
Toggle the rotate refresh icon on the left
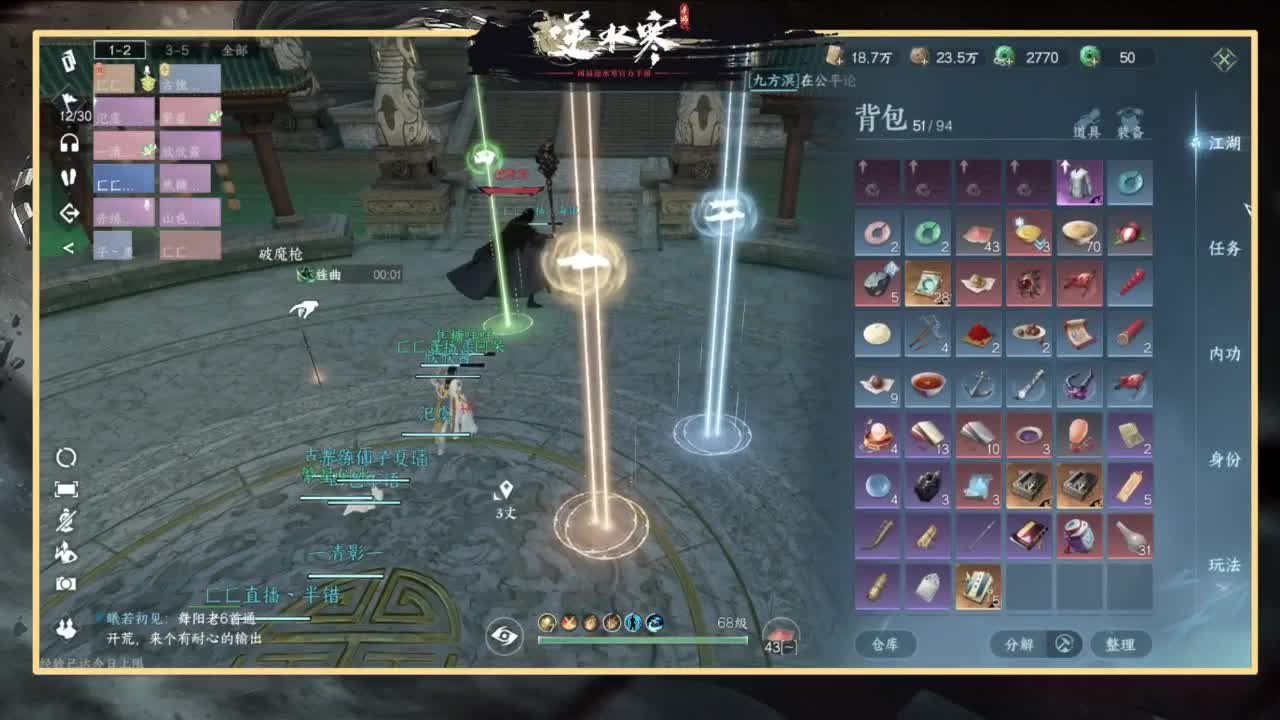pyautogui.click(x=66, y=456)
